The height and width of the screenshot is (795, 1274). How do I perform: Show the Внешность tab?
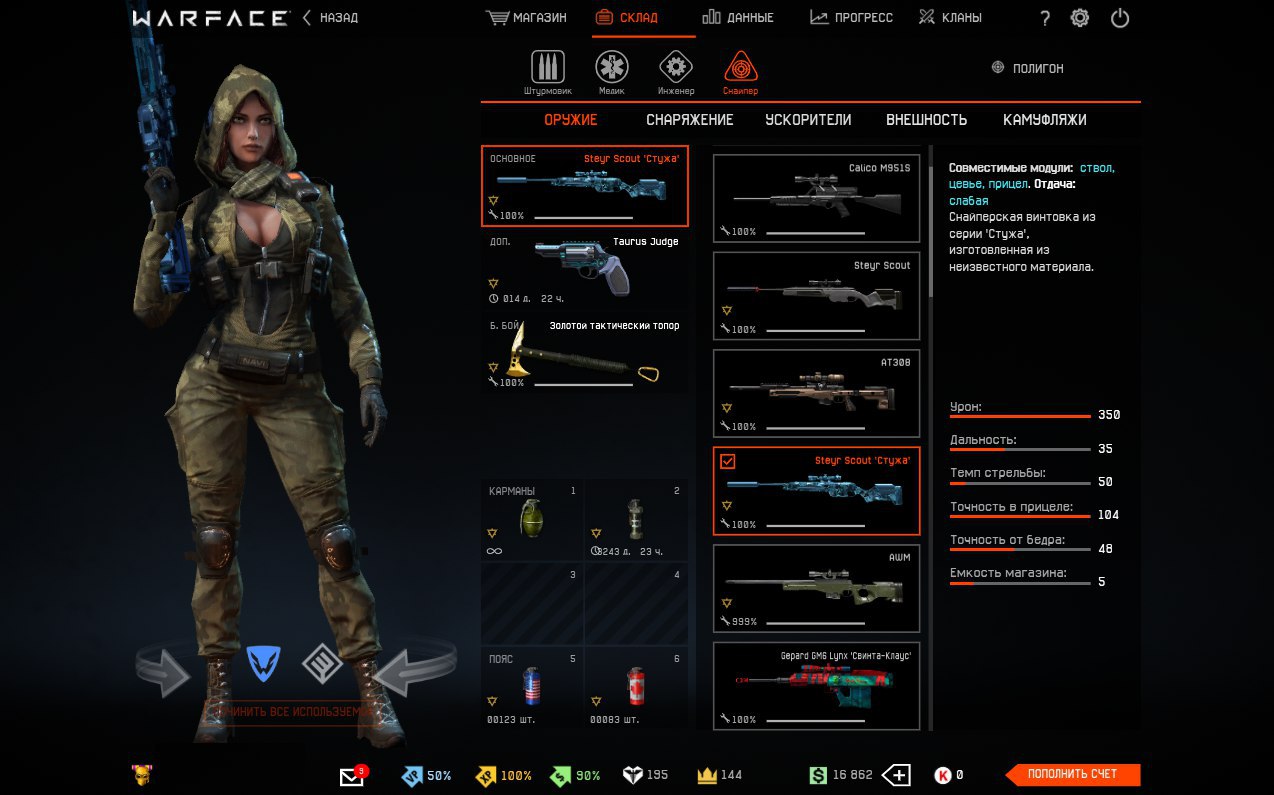926,120
